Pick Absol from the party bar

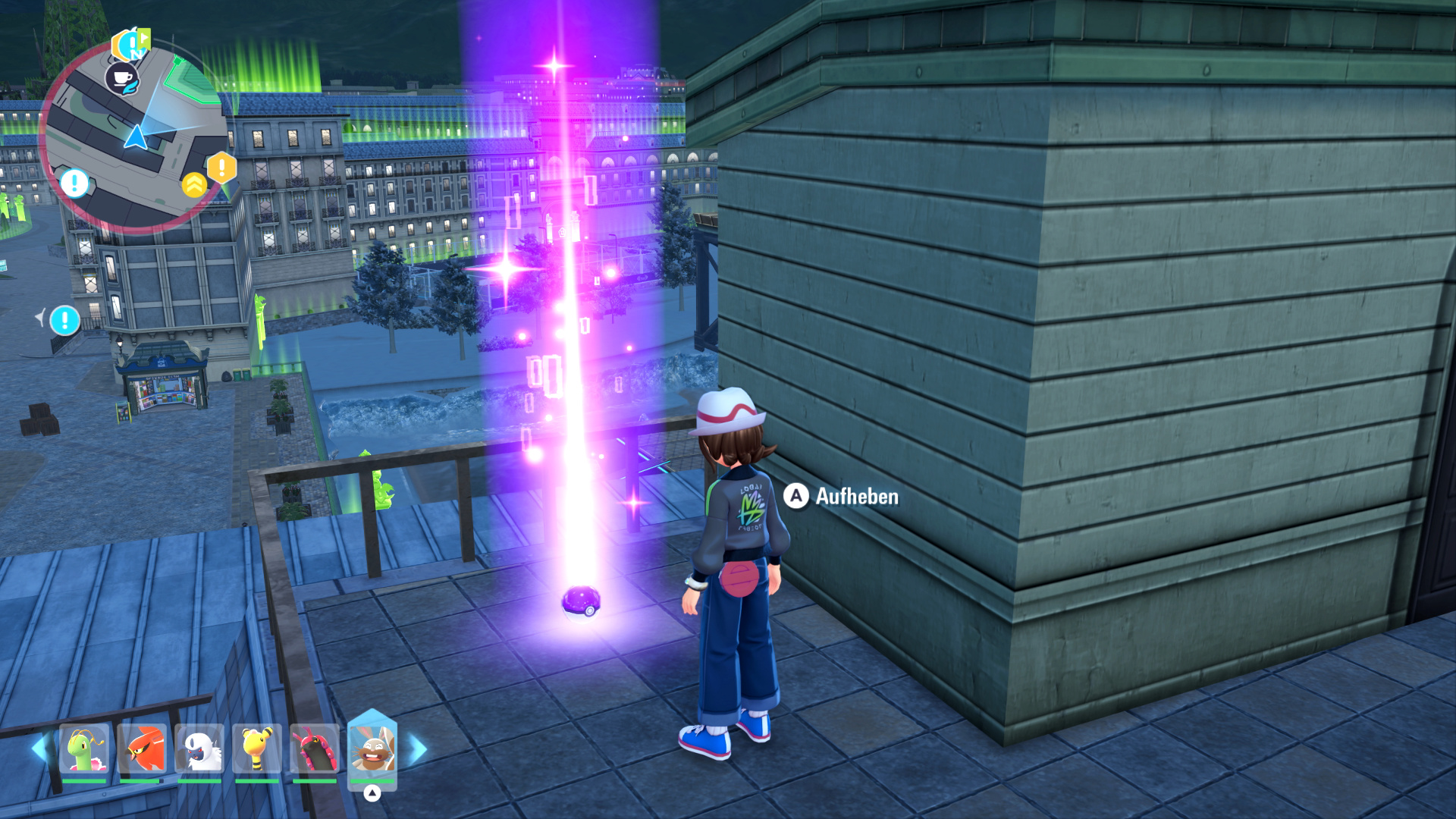(199, 749)
